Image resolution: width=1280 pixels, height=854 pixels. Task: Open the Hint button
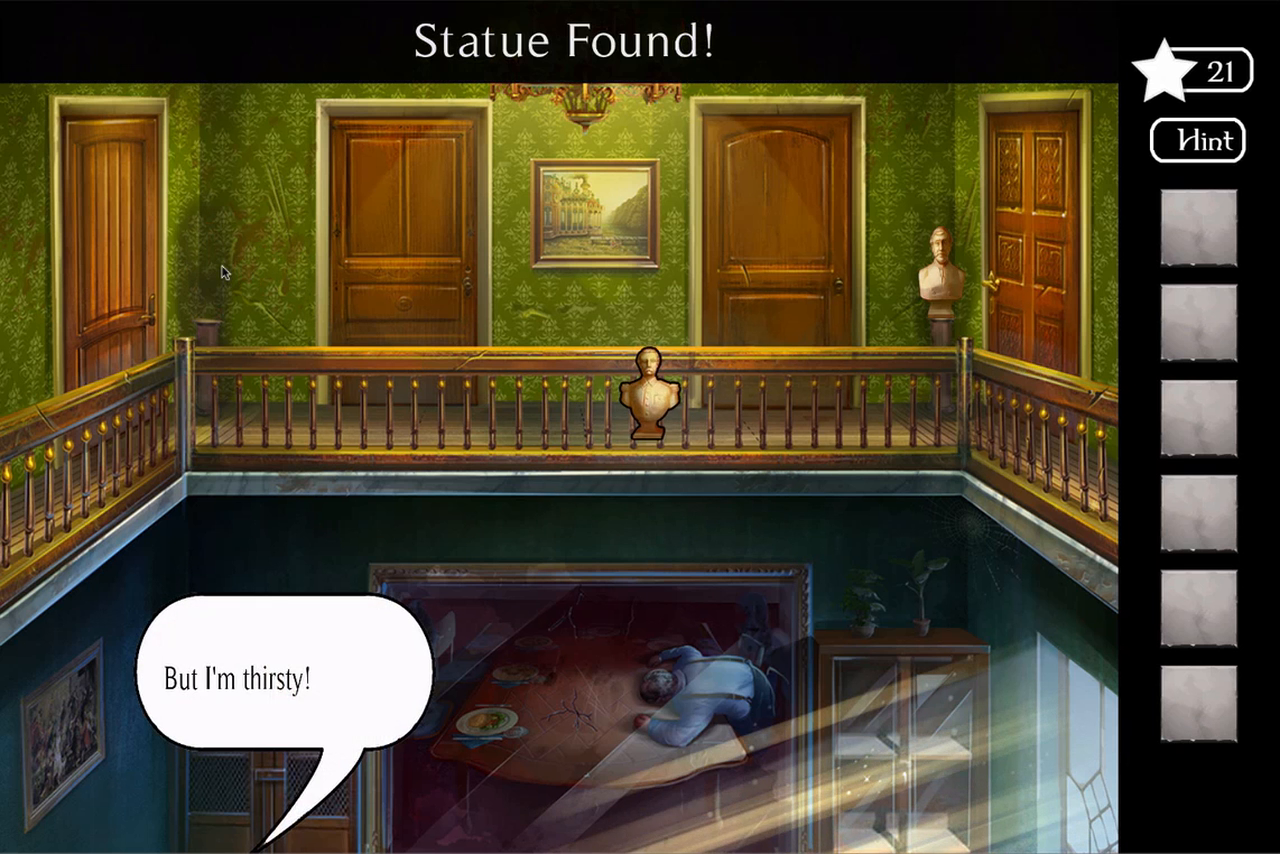pyautogui.click(x=1198, y=141)
